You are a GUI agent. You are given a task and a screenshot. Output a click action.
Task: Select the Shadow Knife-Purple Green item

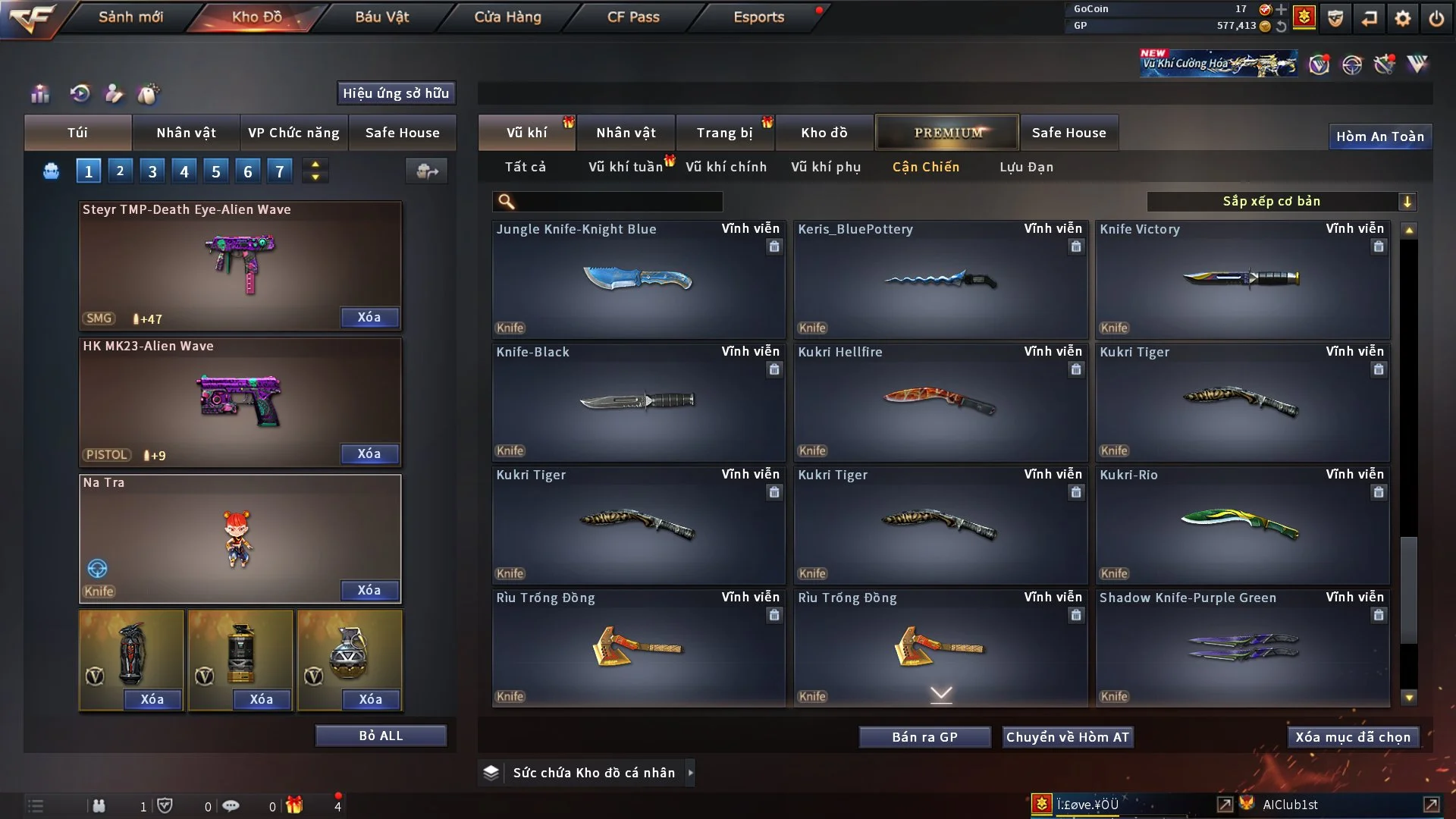[x=1242, y=648]
